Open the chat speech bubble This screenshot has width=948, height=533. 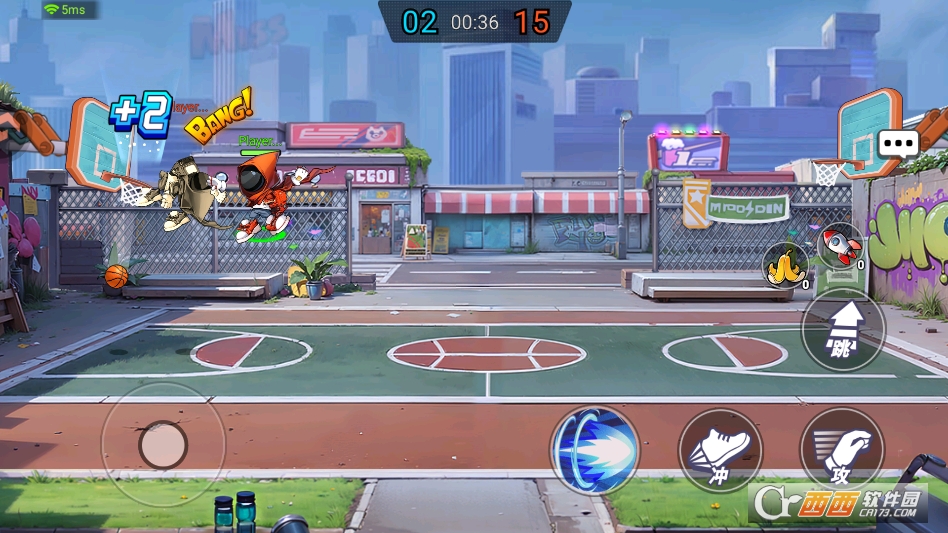(898, 143)
